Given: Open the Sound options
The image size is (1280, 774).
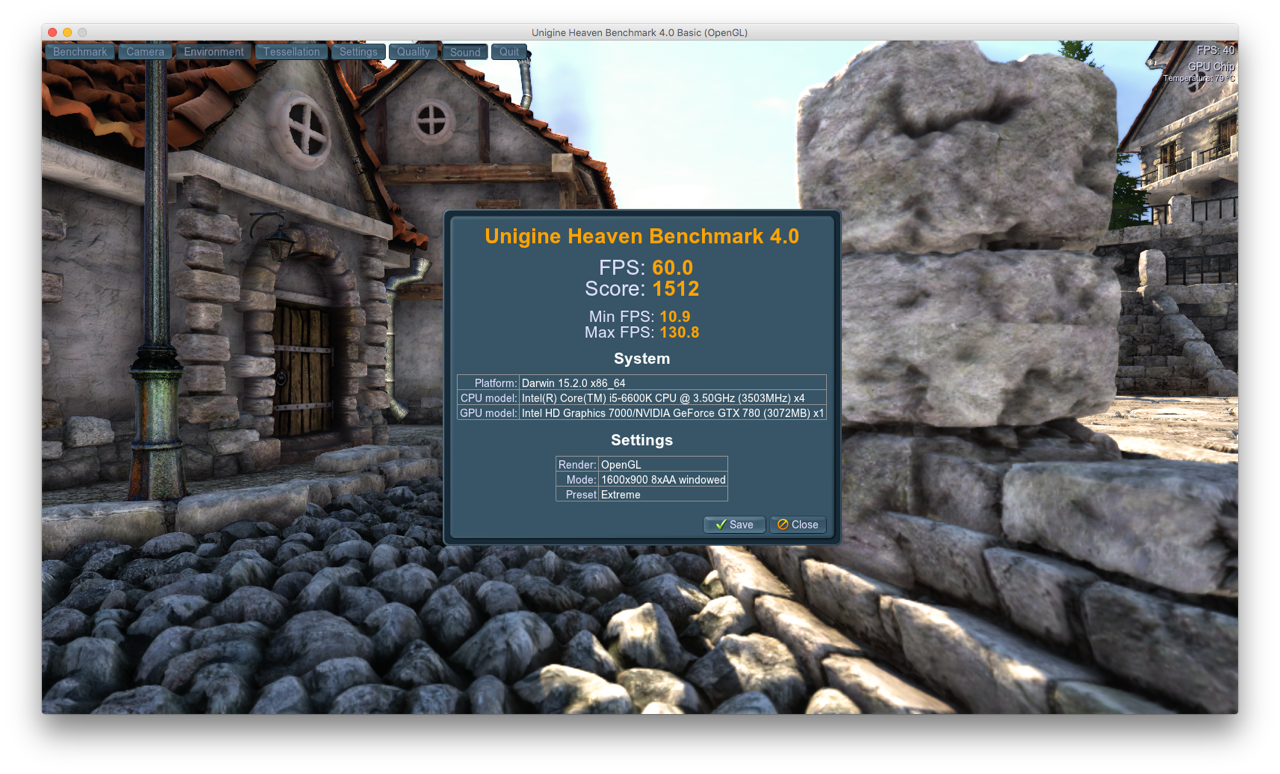Looking at the screenshot, I should [x=464, y=51].
